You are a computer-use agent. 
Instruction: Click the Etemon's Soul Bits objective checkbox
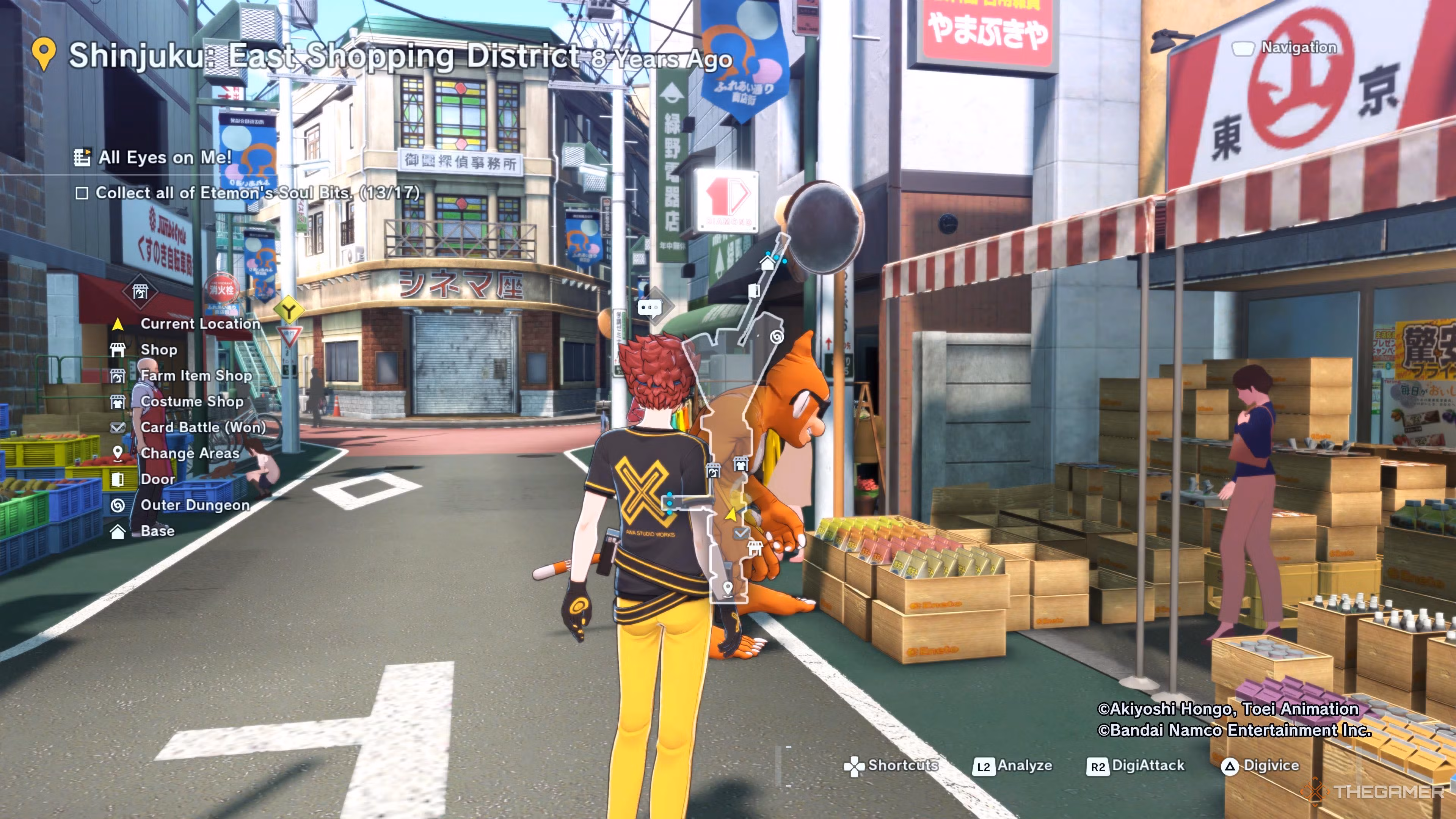pos(82,193)
